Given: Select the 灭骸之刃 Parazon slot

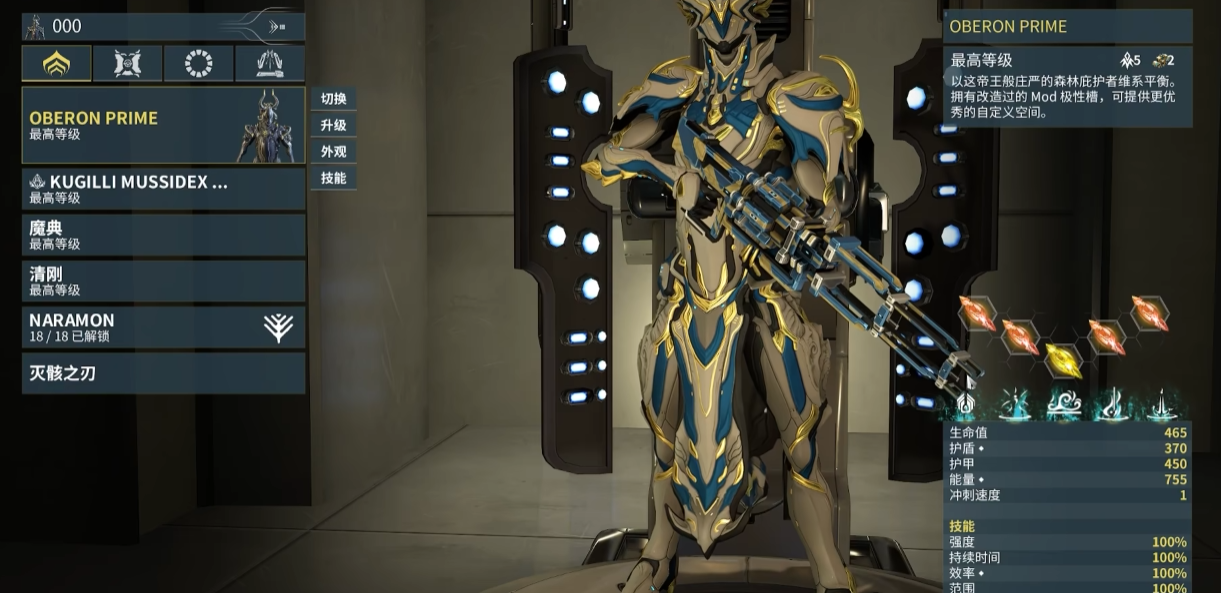Looking at the screenshot, I should click(163, 373).
